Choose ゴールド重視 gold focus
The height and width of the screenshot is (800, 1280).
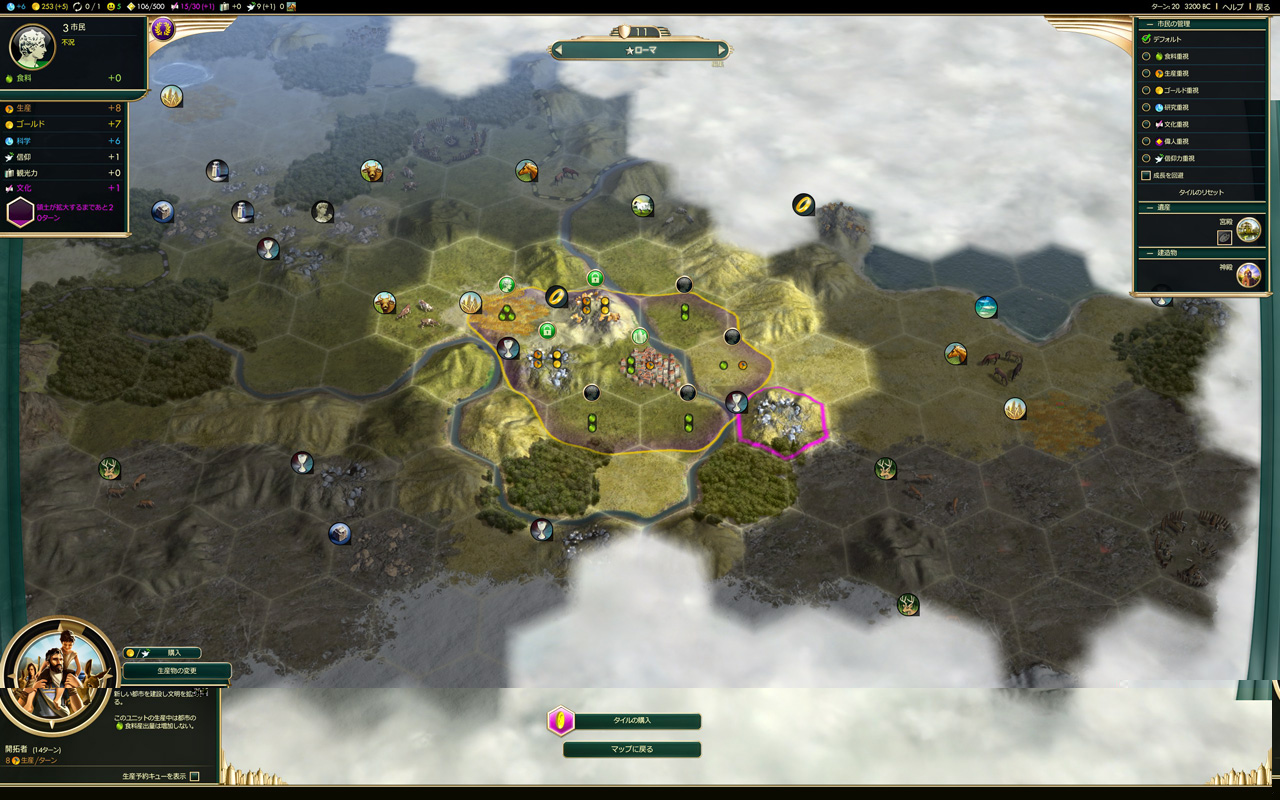pyautogui.click(x=1147, y=90)
